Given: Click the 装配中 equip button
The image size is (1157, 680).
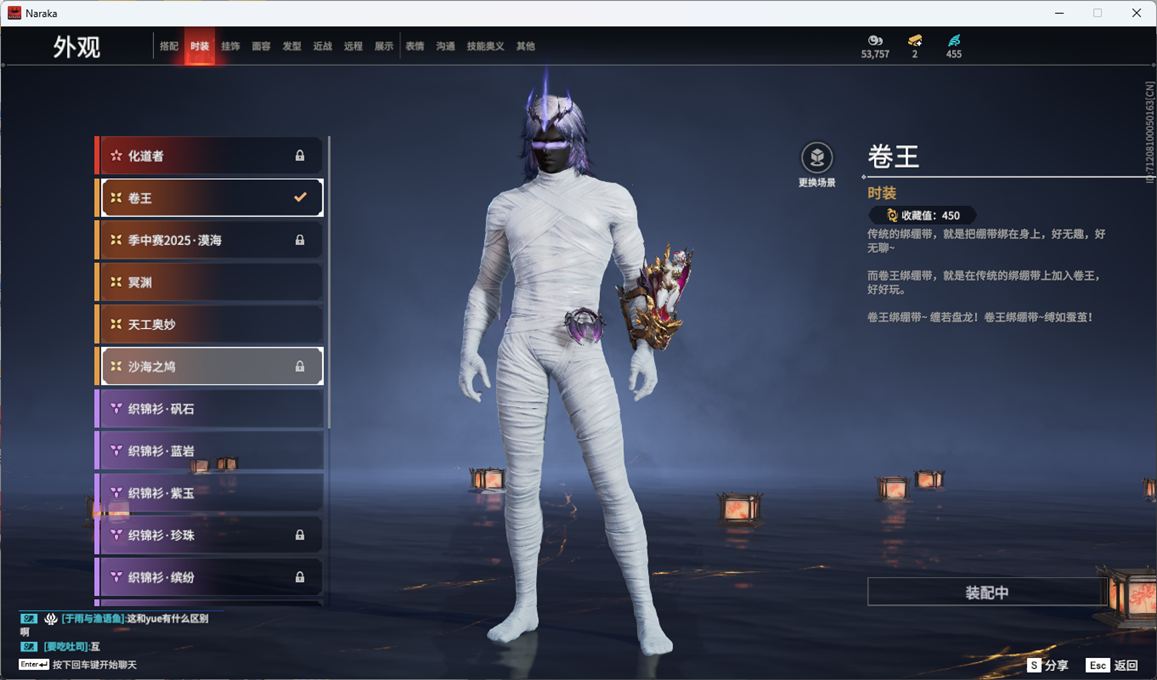Looking at the screenshot, I should pos(986,592).
